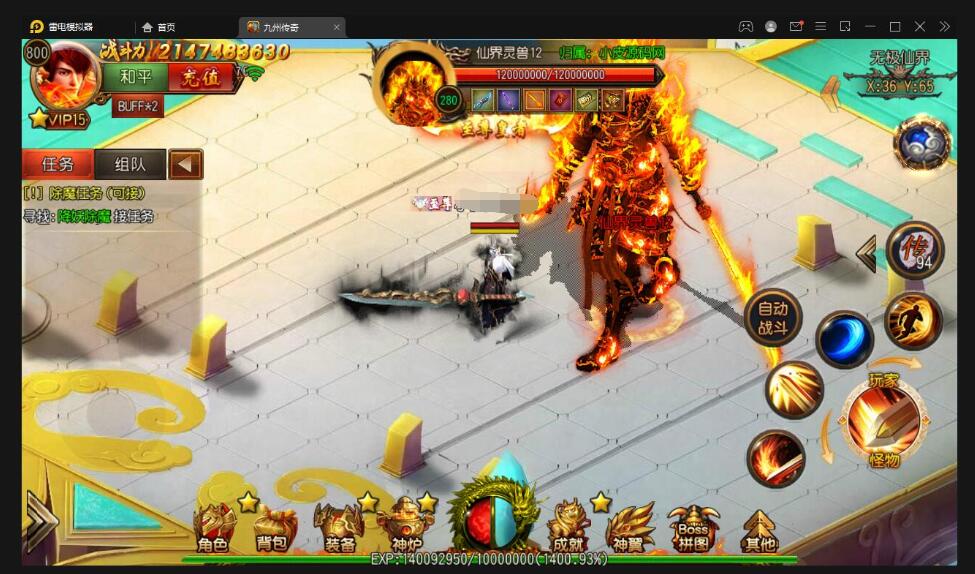The image size is (975, 574).
Task: Open the VIP15 badge
Action: tap(60, 119)
